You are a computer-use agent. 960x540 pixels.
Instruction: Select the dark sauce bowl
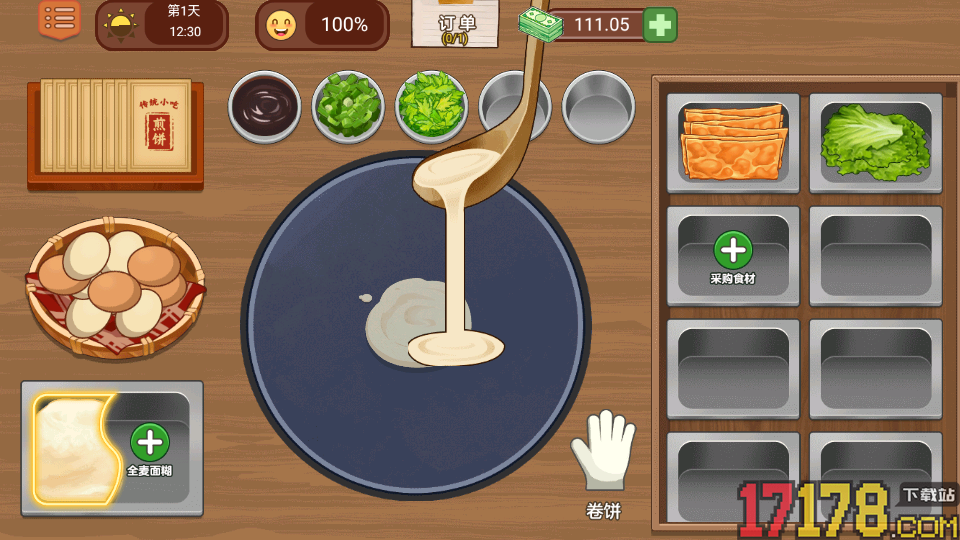click(x=265, y=104)
